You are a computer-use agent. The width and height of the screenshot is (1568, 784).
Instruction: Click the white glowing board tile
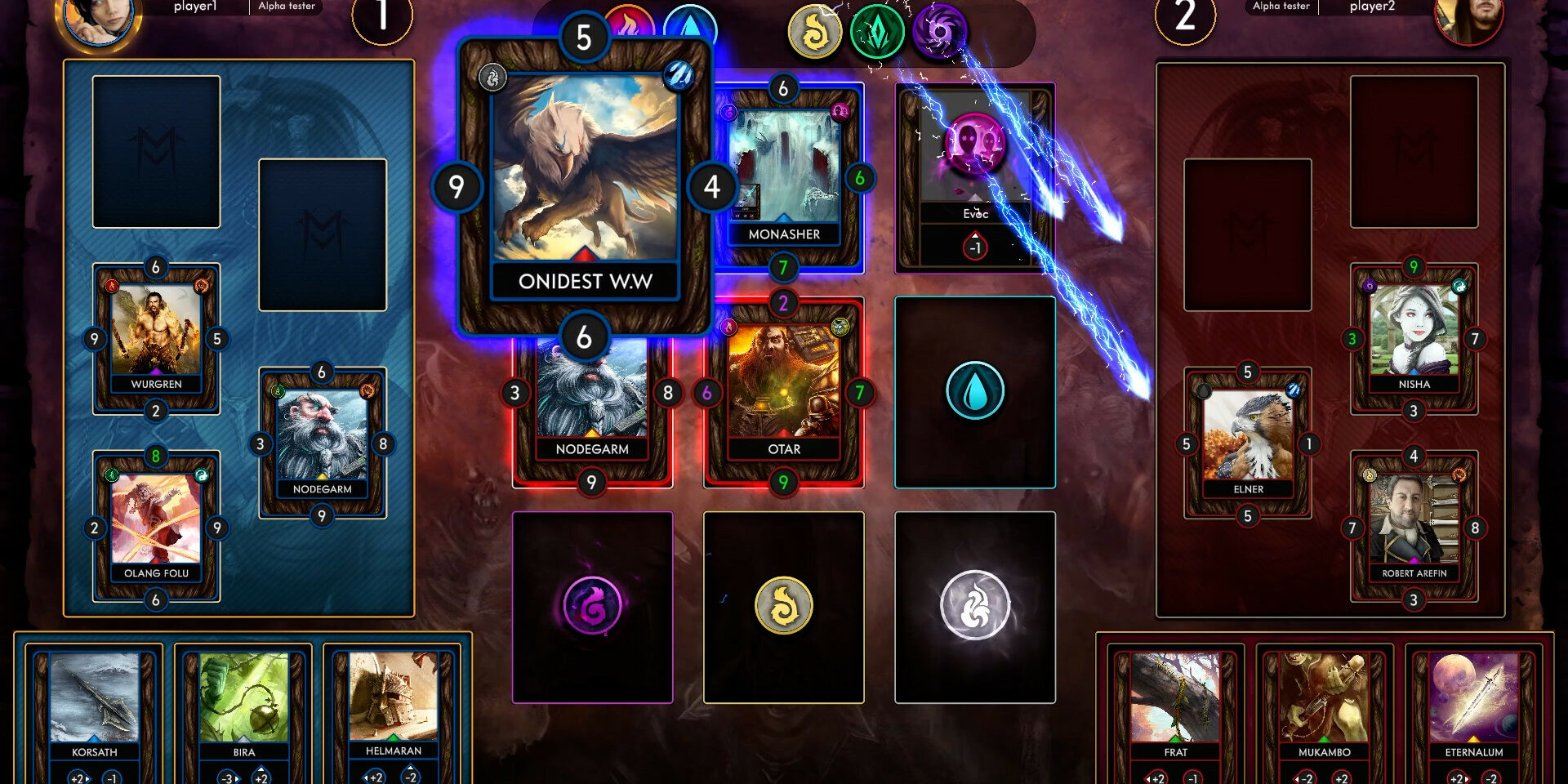(975, 607)
